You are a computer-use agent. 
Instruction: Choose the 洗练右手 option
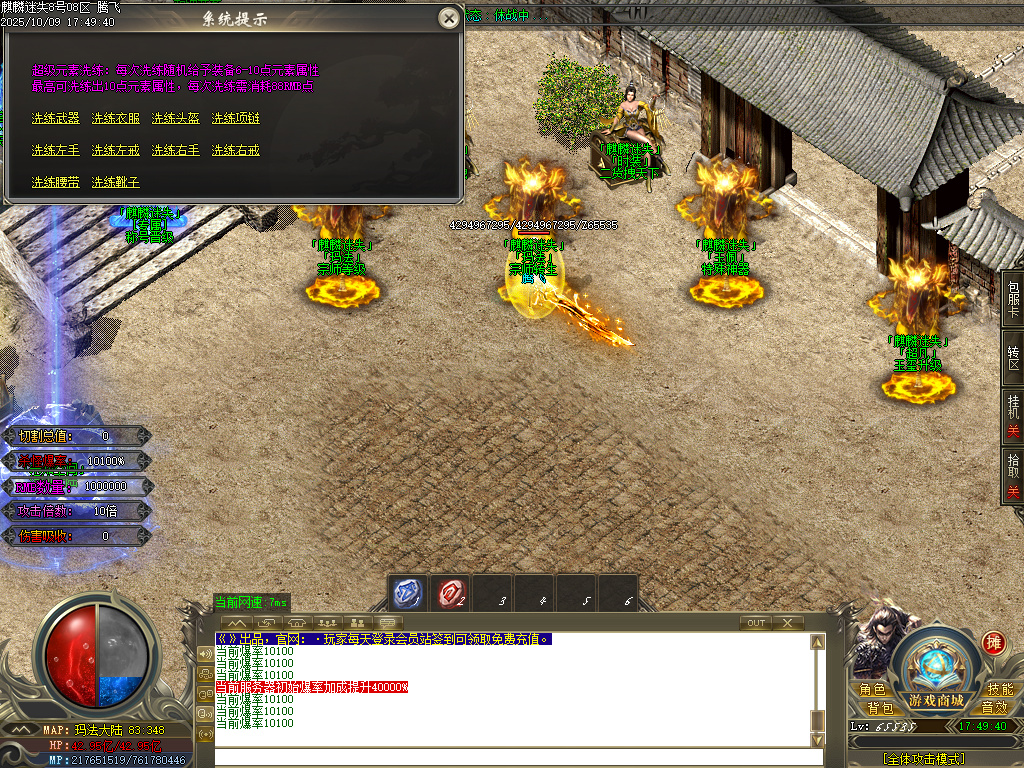pyautogui.click(x=176, y=150)
